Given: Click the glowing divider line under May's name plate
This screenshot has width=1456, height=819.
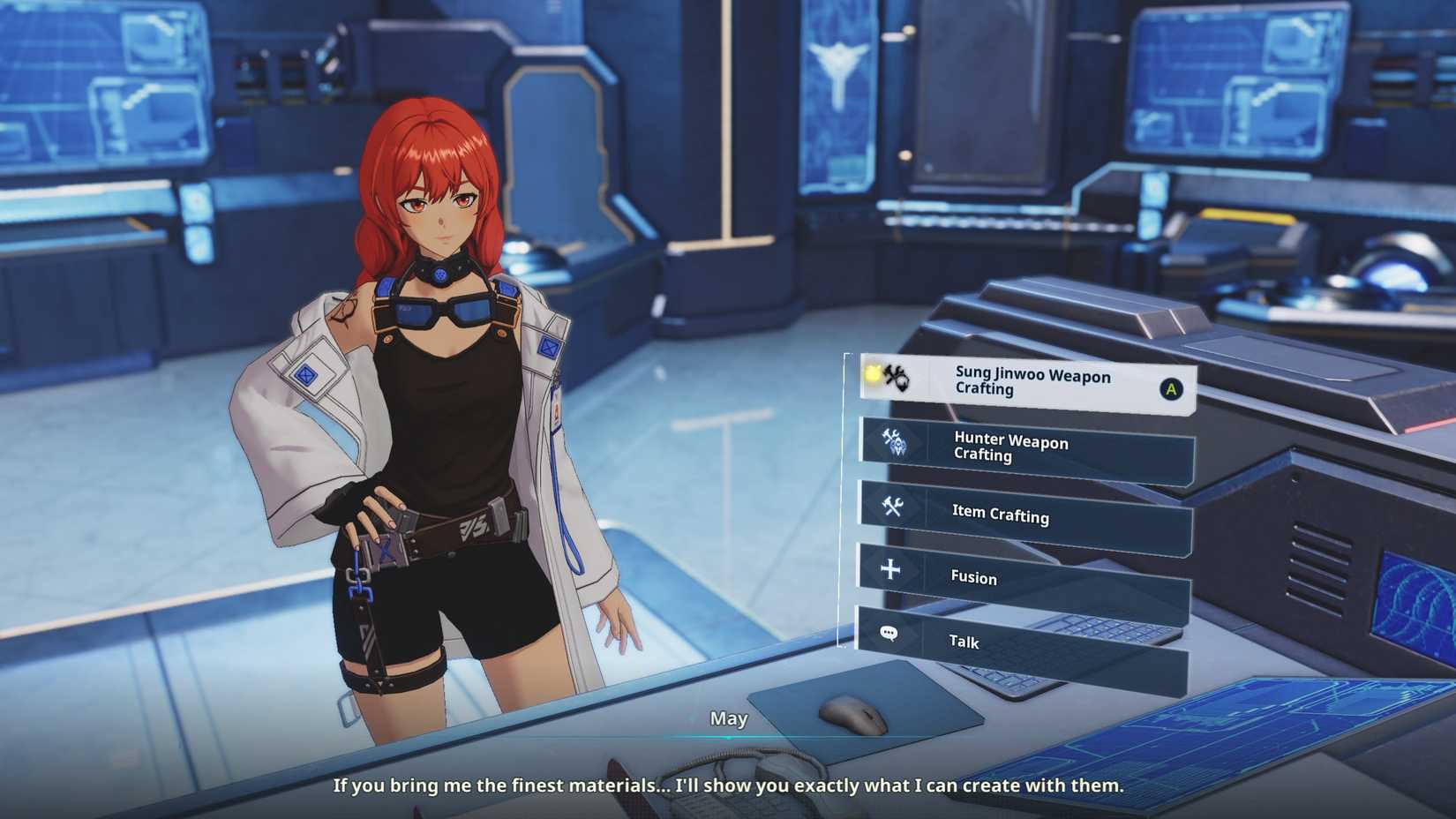Looking at the screenshot, I should (729, 735).
